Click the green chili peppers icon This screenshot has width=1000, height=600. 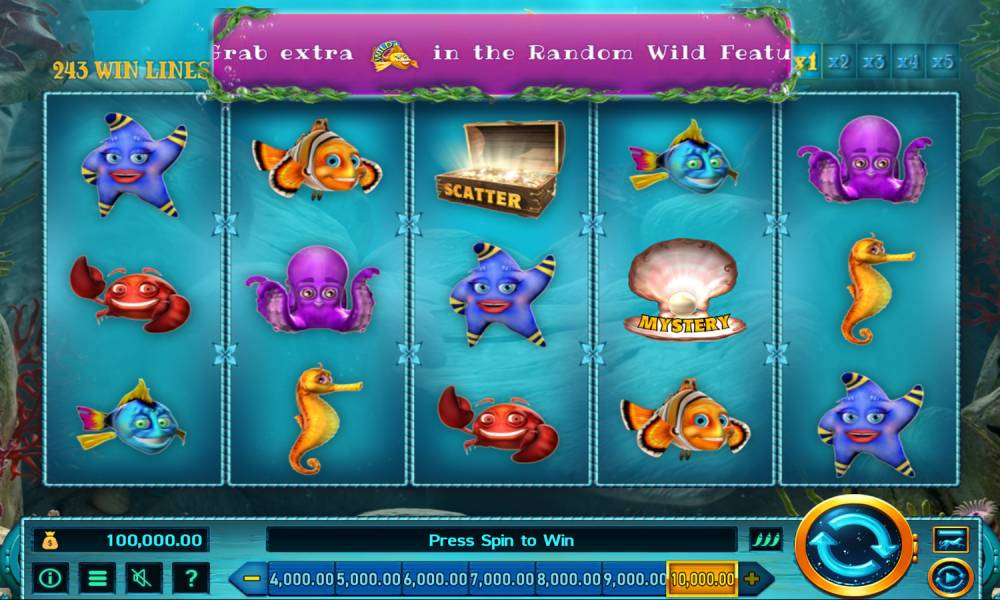[766, 540]
